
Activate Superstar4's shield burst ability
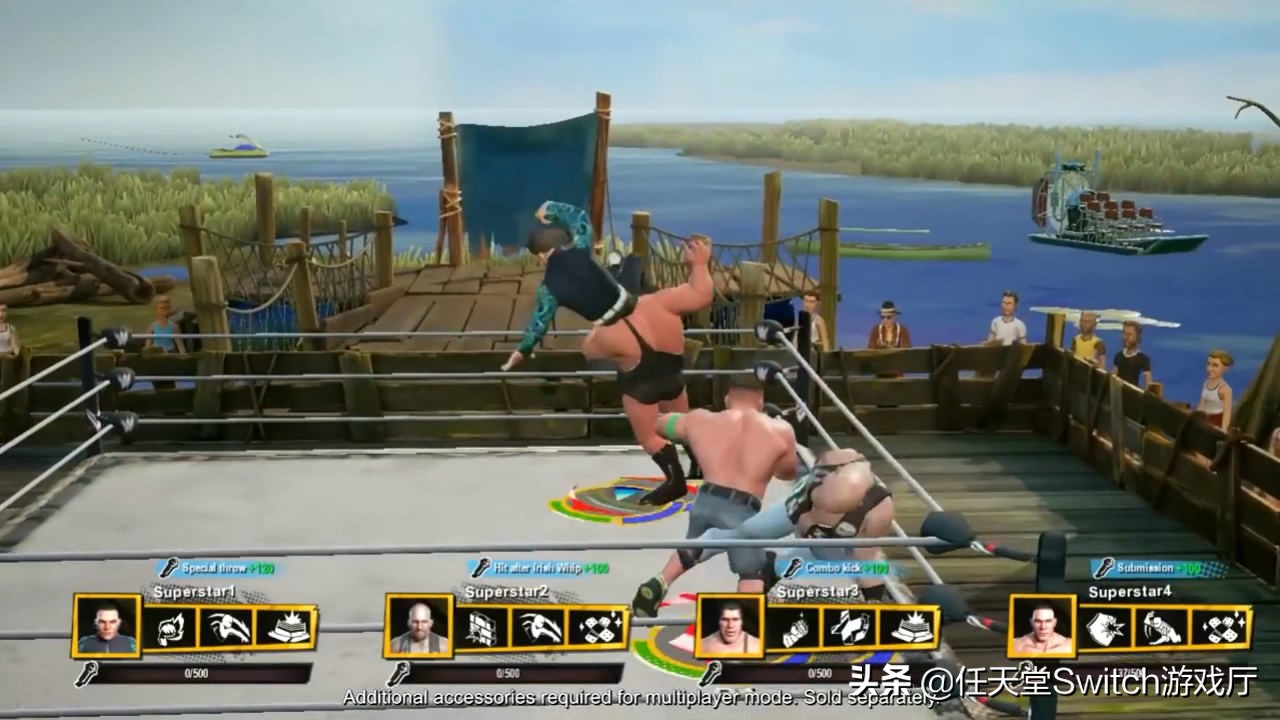click(1105, 627)
